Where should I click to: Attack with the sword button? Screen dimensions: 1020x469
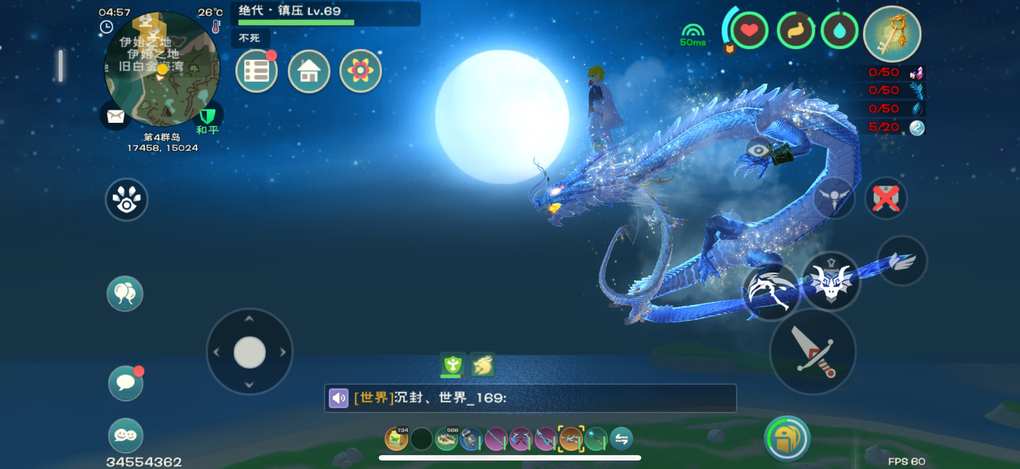tap(812, 351)
